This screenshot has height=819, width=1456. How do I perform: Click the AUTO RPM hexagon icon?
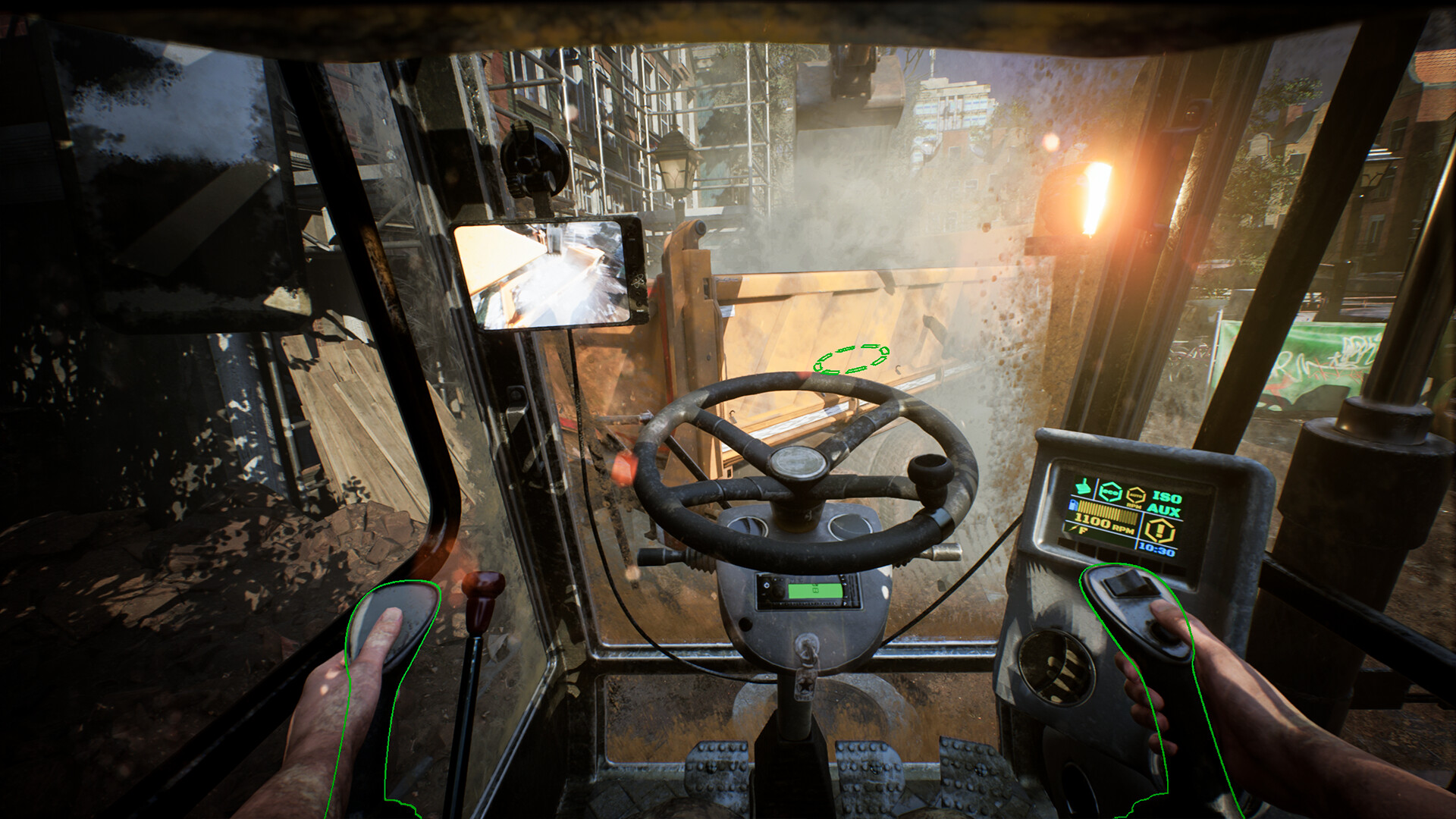click(x=1137, y=495)
